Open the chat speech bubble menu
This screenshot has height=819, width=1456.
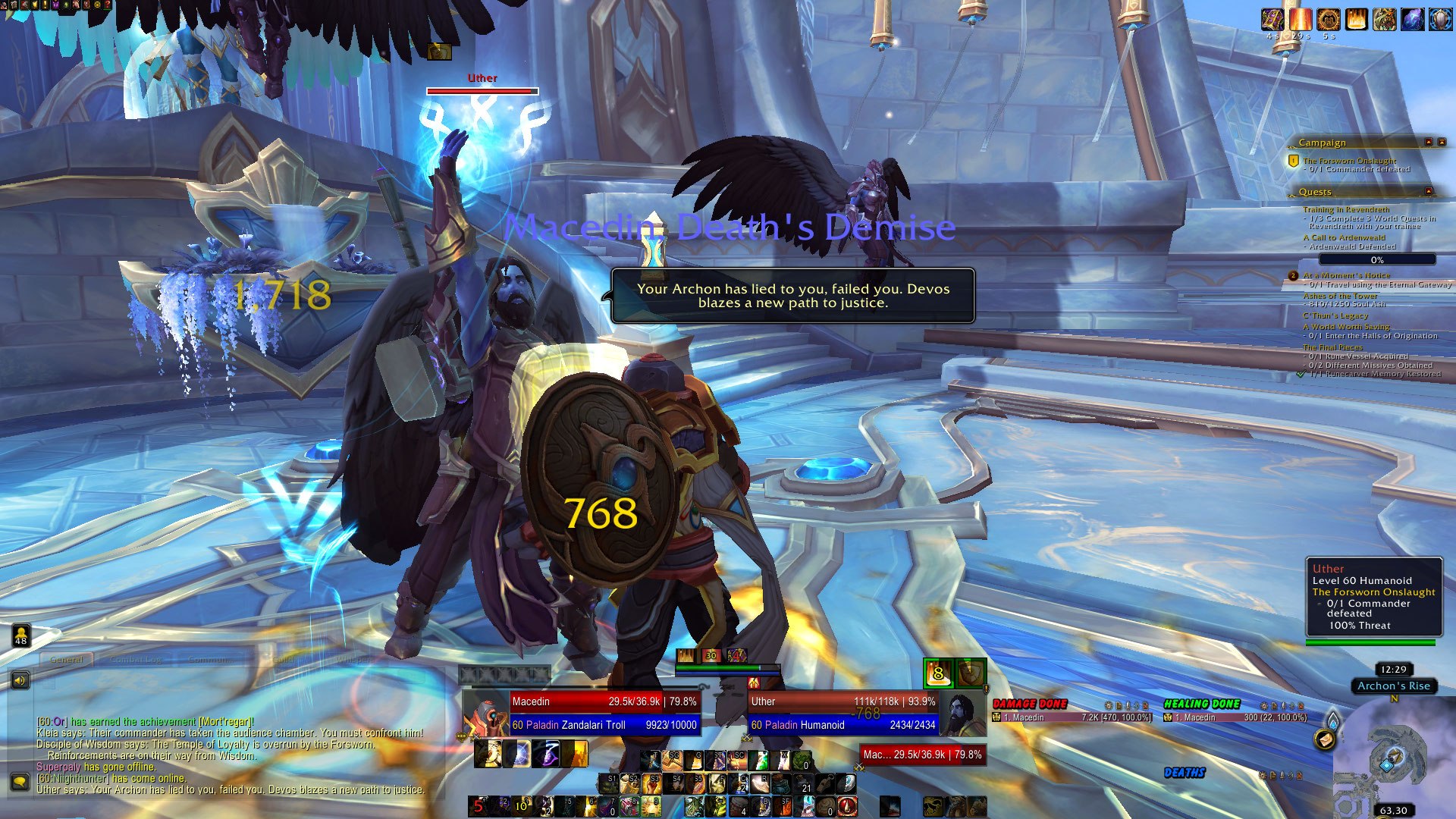click(x=20, y=780)
